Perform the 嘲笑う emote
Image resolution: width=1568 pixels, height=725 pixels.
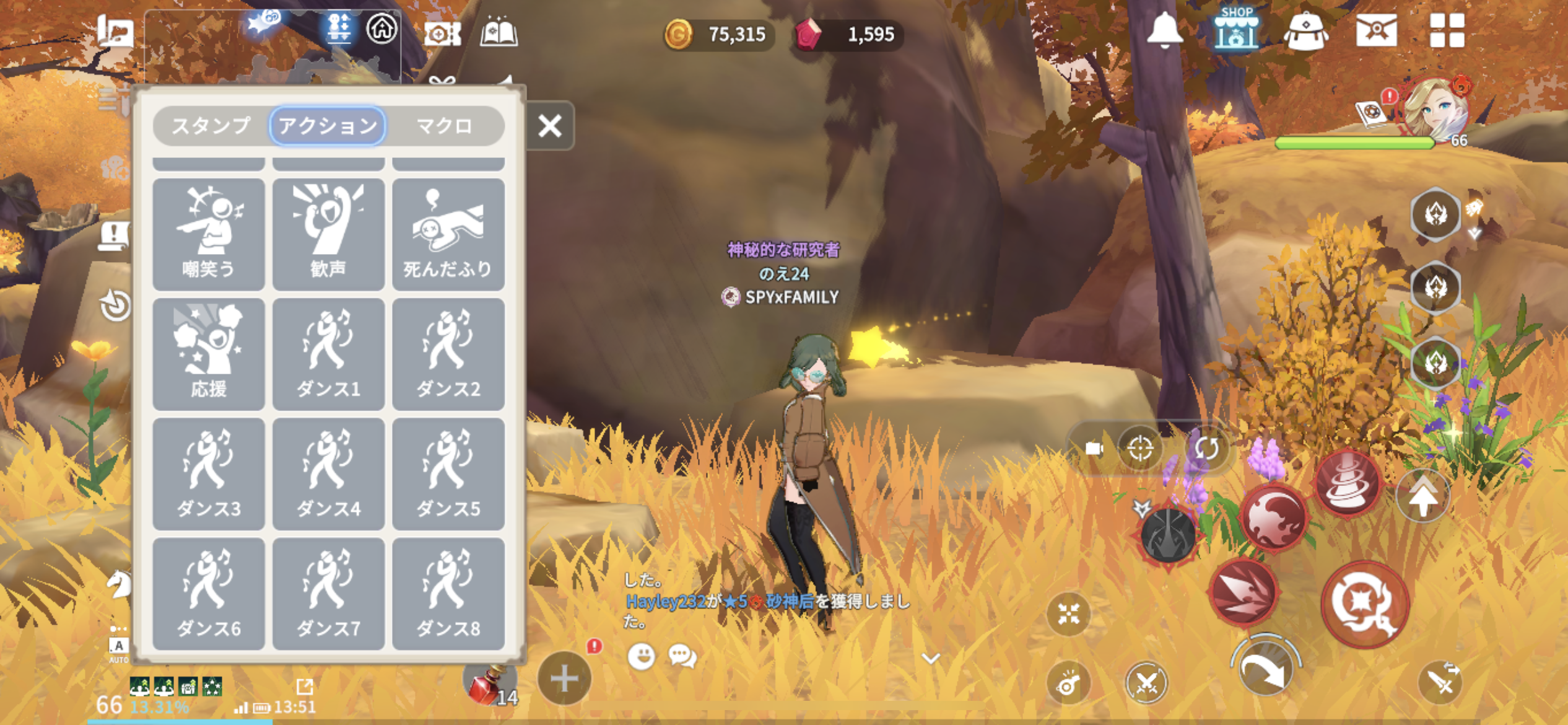[x=209, y=234]
